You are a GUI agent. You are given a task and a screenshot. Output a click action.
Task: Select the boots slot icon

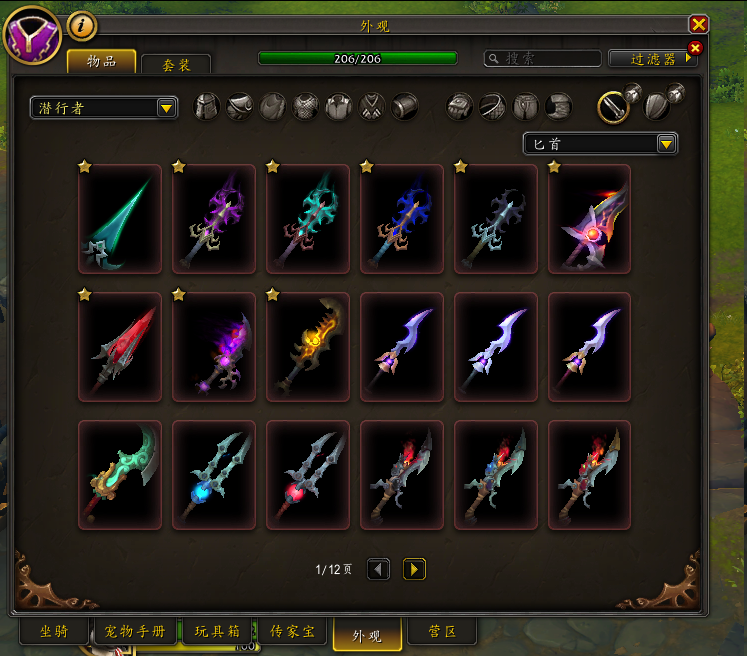(560, 106)
